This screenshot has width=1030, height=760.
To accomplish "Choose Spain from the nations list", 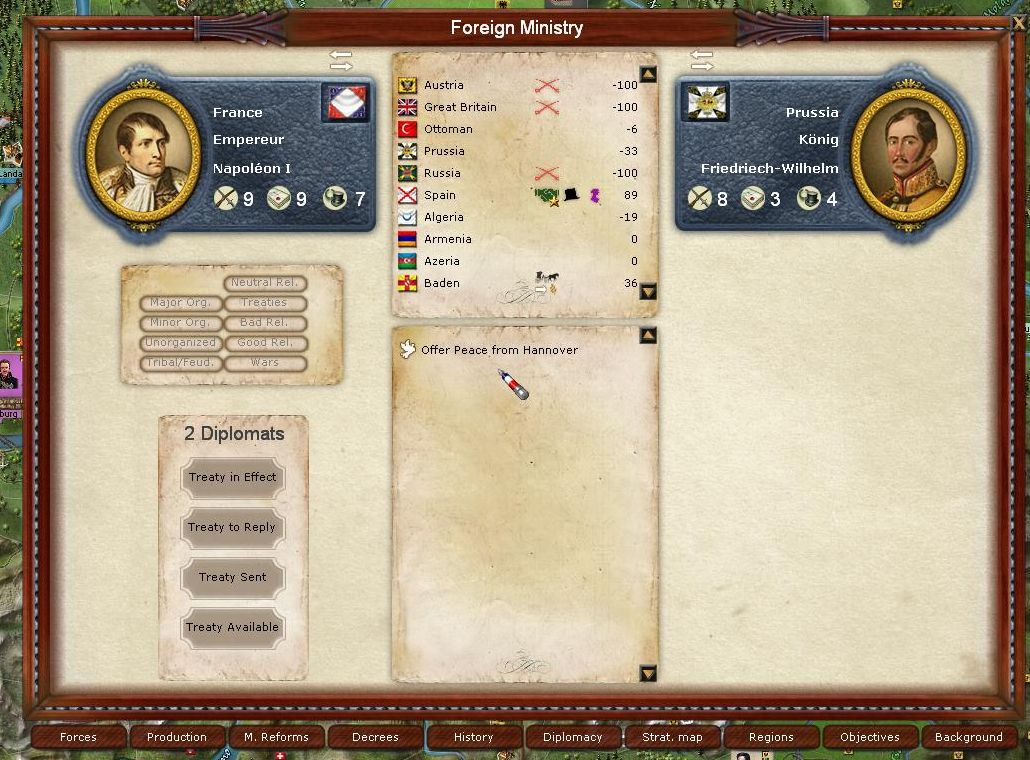I will click(439, 196).
